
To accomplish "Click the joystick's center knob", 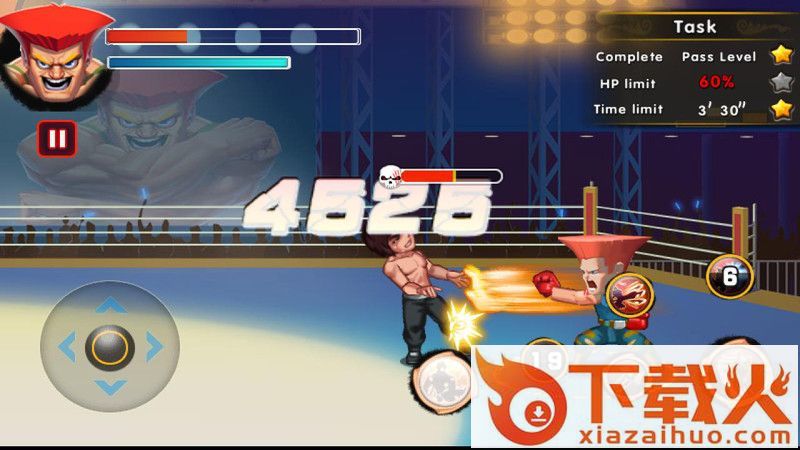I will coord(109,347).
